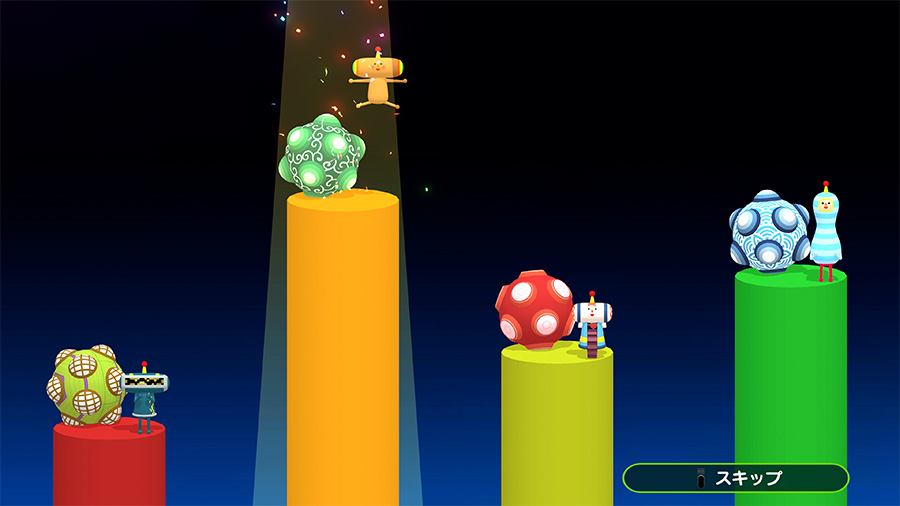This screenshot has width=900, height=506.
Task: Skip the results scene with スキップ button
Action: click(x=735, y=478)
